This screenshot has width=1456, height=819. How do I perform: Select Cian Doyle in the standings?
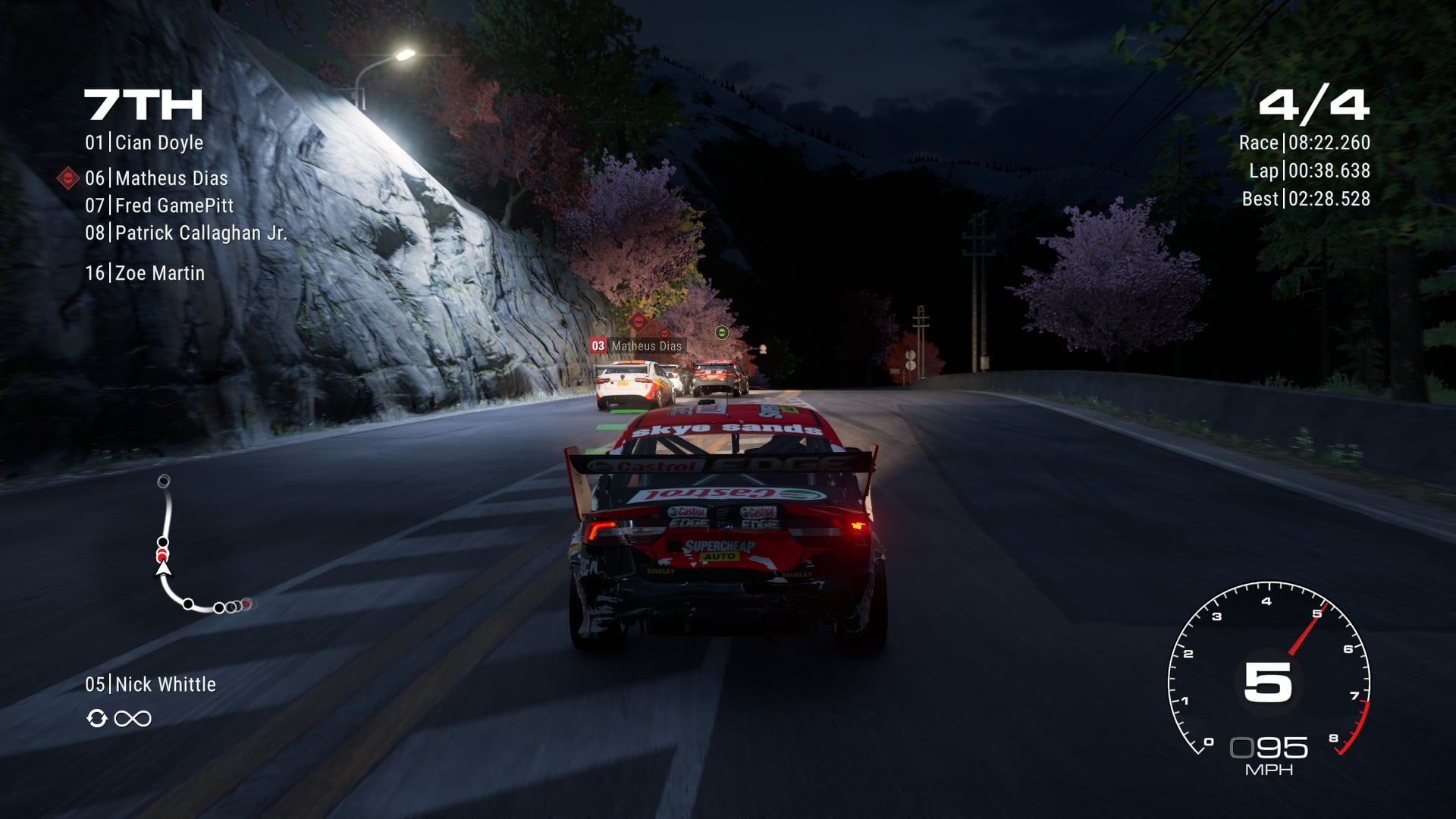pos(144,143)
